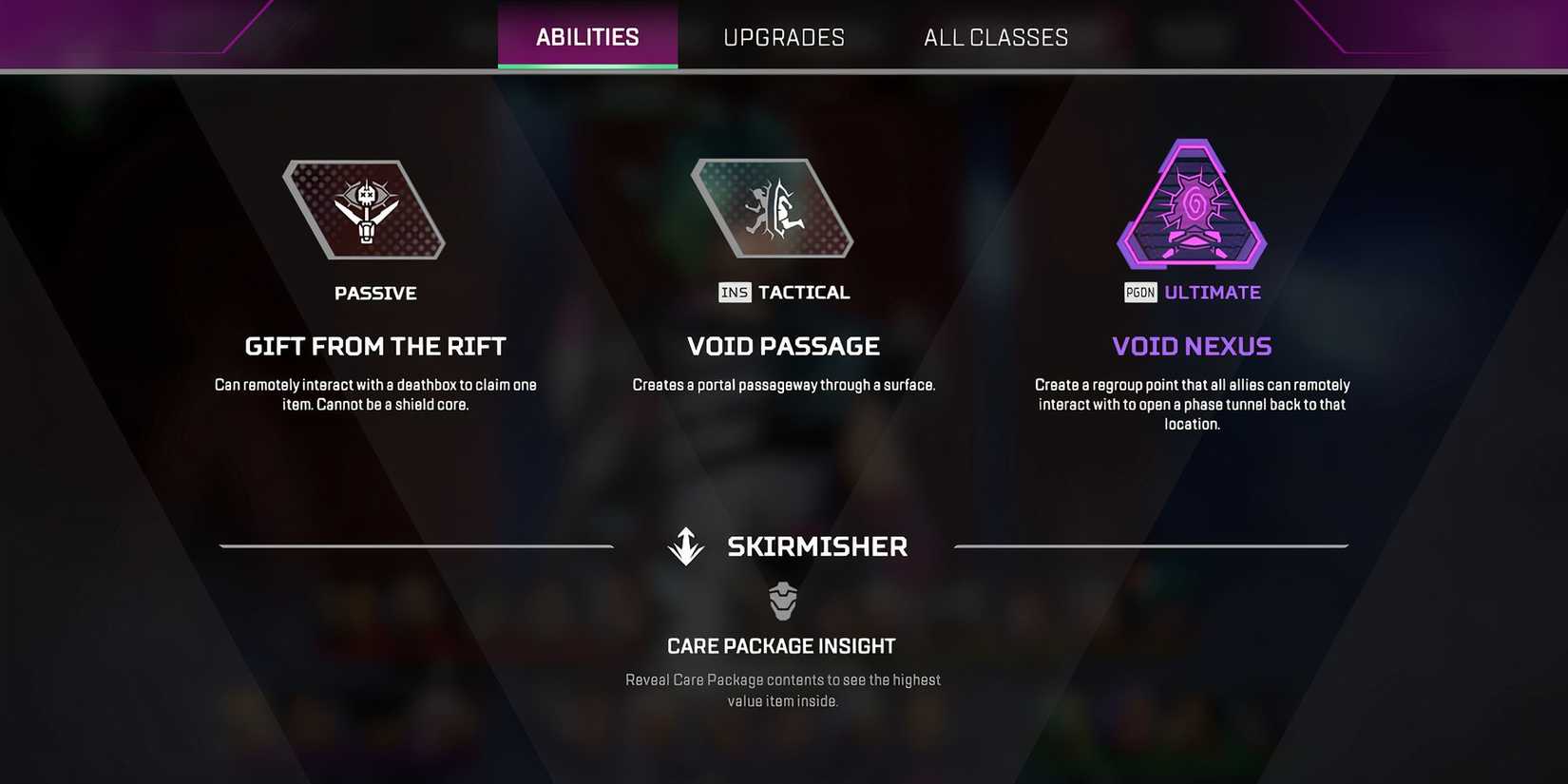1568x784 pixels.
Task: Click the Skirmisher class arrow emblem
Action: tap(685, 545)
